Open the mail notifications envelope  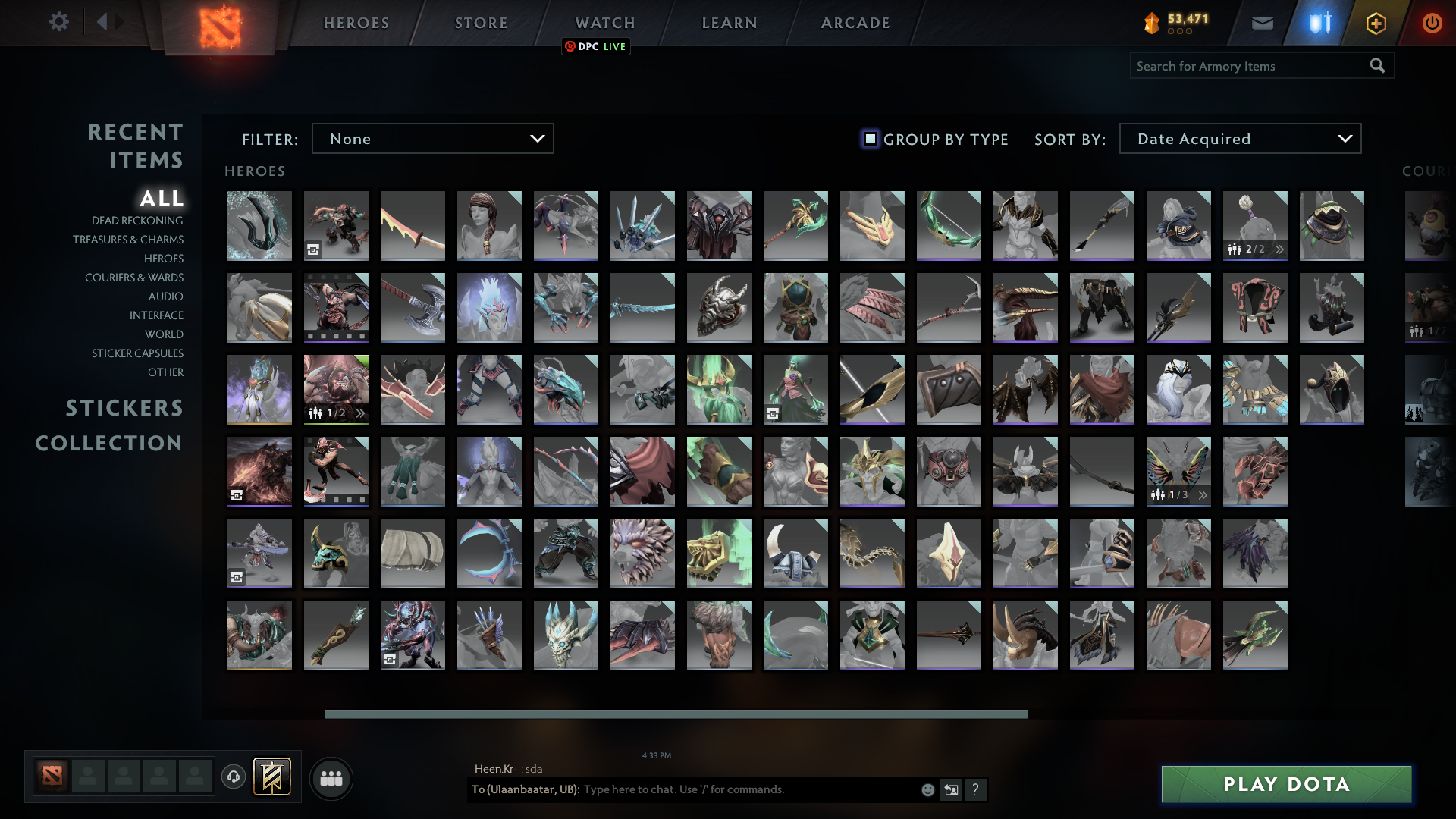pos(1262,22)
